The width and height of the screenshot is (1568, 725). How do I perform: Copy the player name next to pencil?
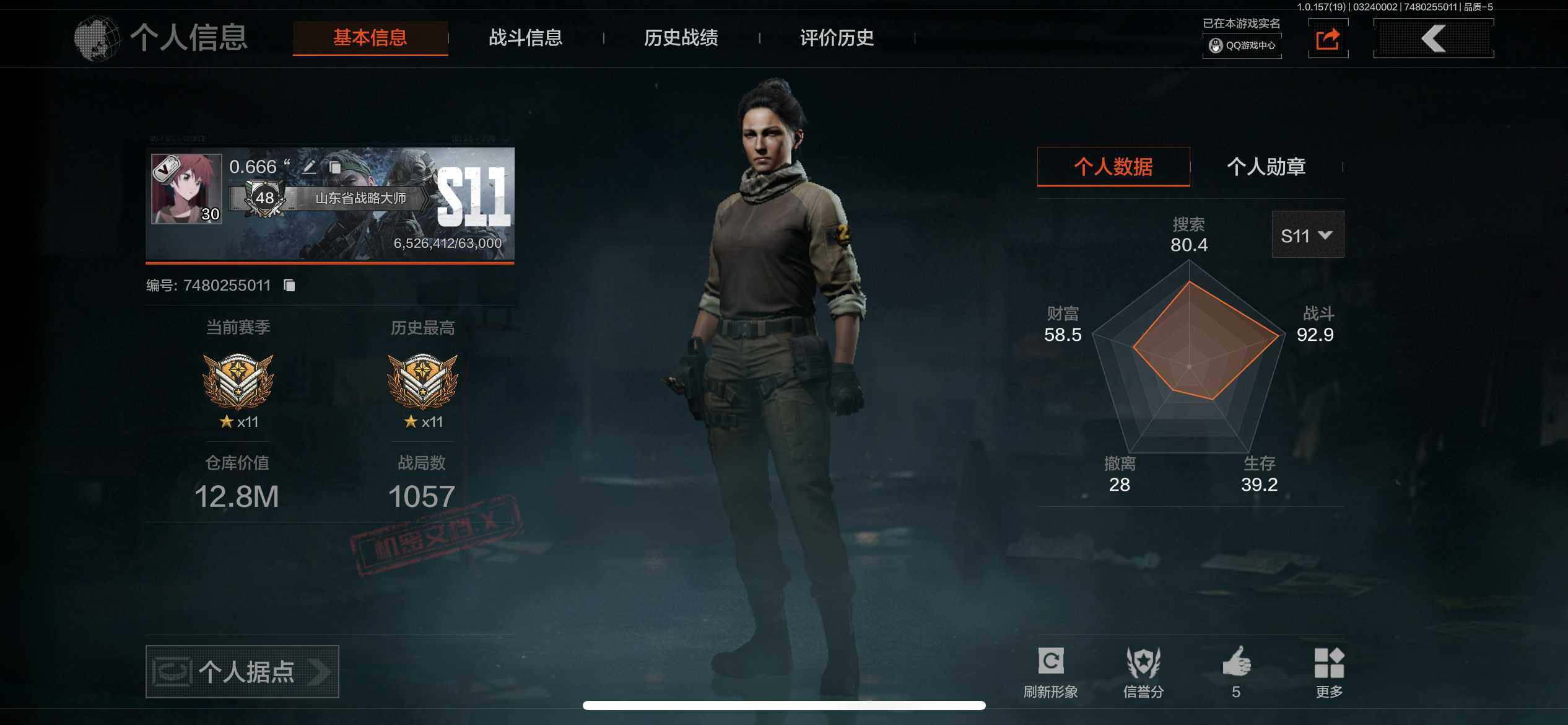coord(335,167)
